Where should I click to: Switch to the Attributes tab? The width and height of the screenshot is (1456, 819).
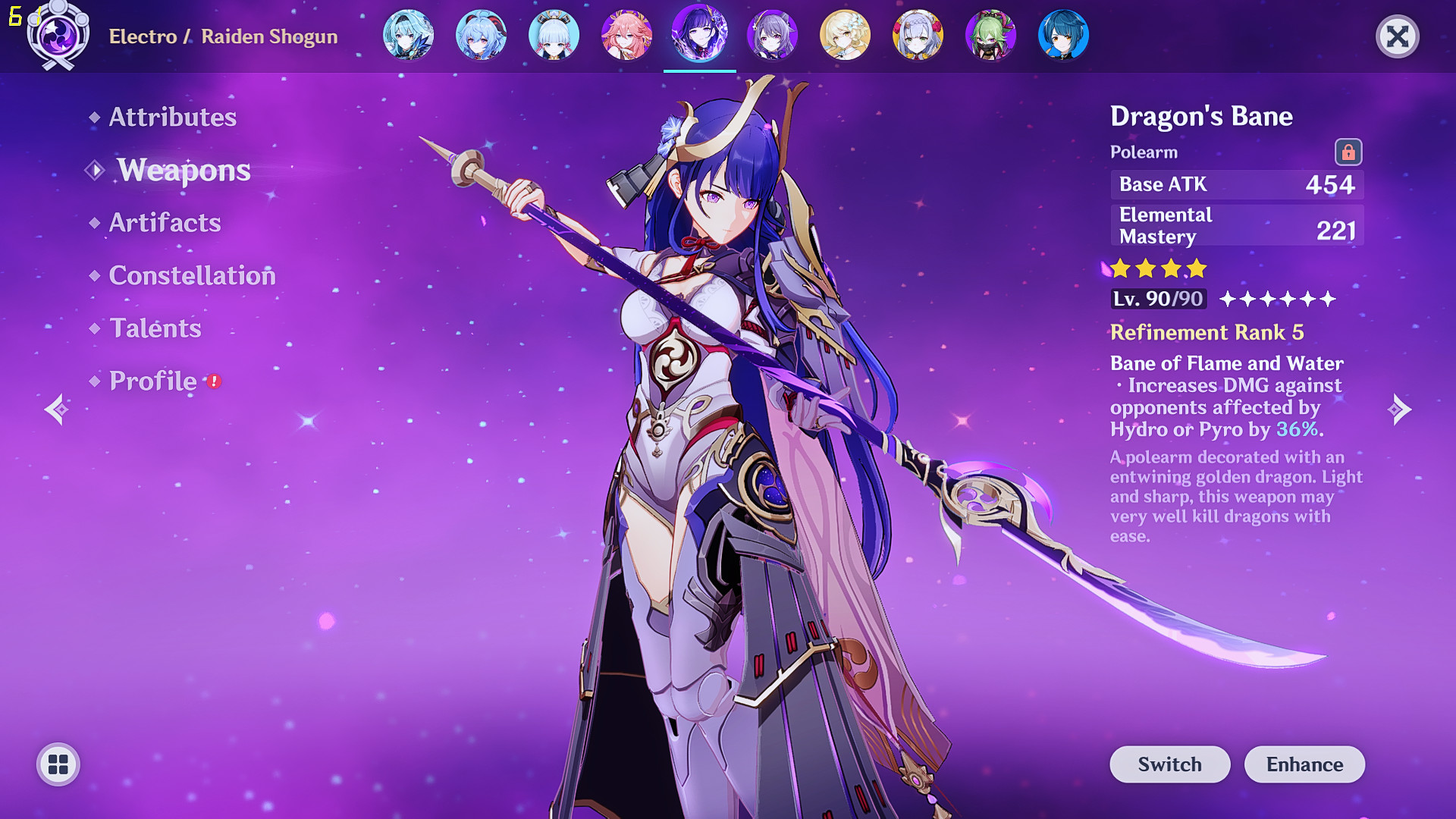click(x=171, y=117)
